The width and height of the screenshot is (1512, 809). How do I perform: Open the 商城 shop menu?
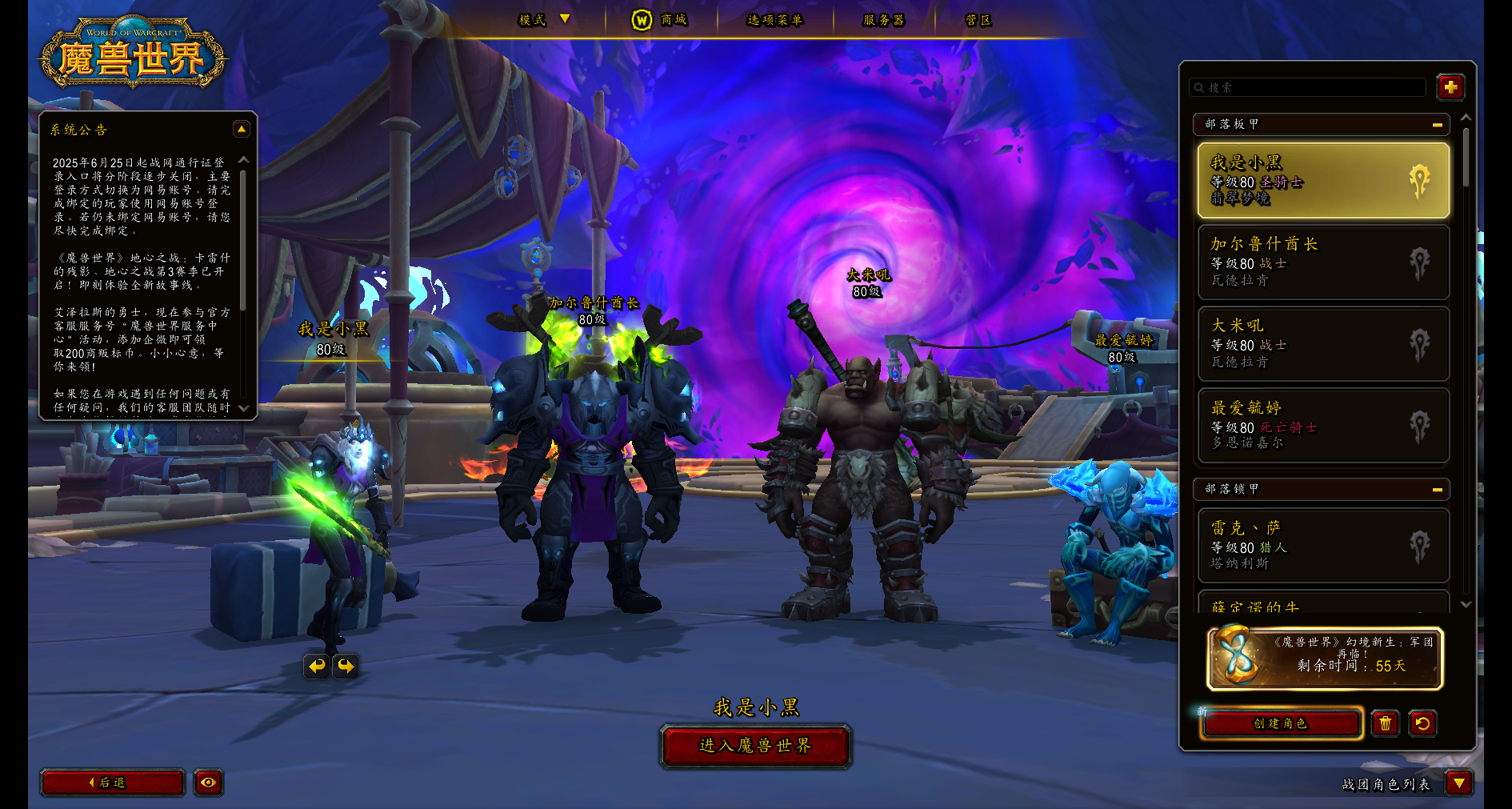[x=661, y=19]
